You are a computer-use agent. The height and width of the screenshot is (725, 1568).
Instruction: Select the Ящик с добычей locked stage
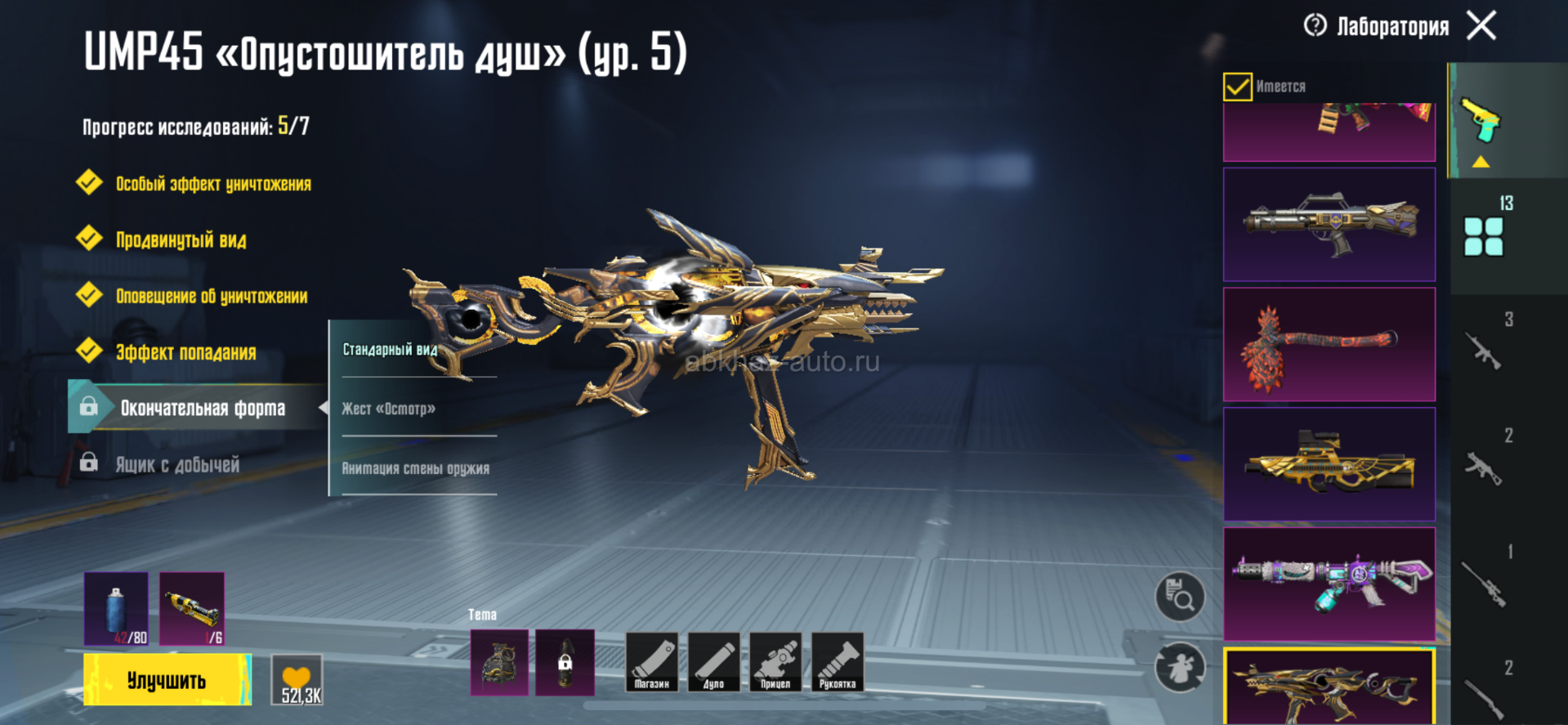pyautogui.click(x=176, y=465)
